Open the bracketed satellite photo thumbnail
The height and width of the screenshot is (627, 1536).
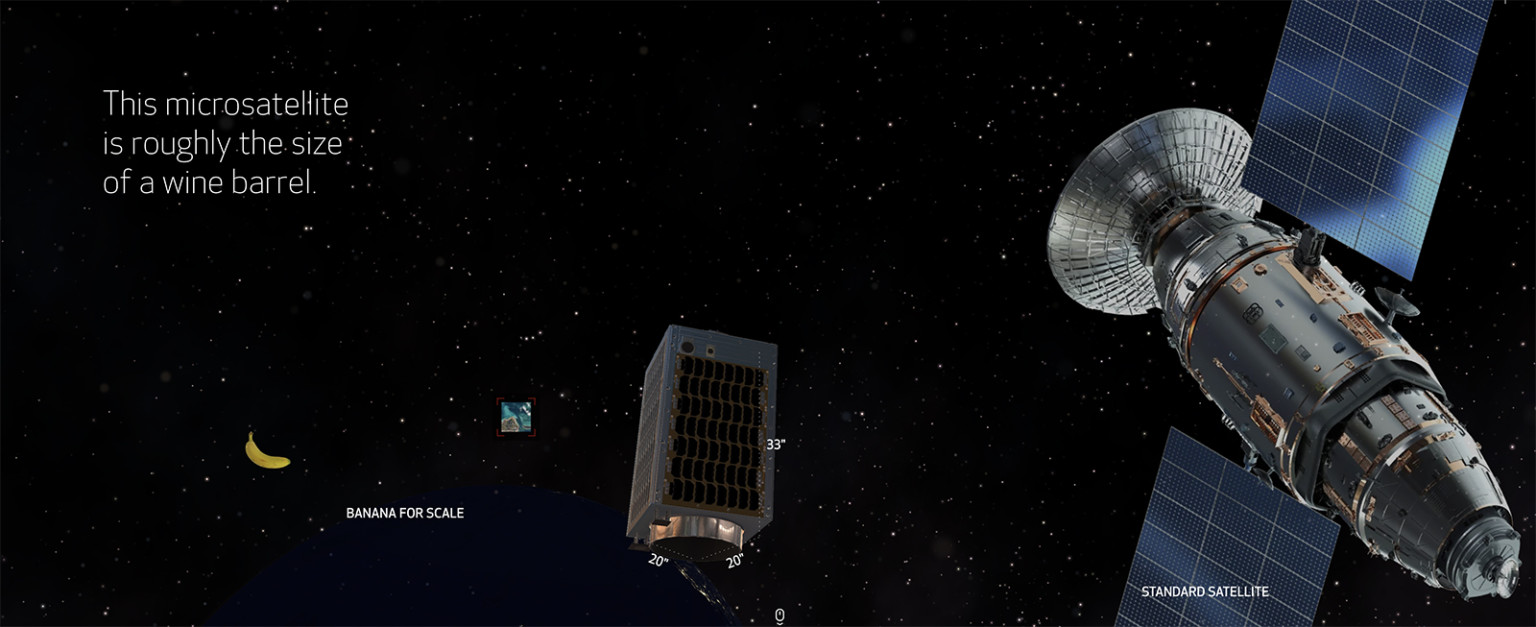click(x=515, y=416)
